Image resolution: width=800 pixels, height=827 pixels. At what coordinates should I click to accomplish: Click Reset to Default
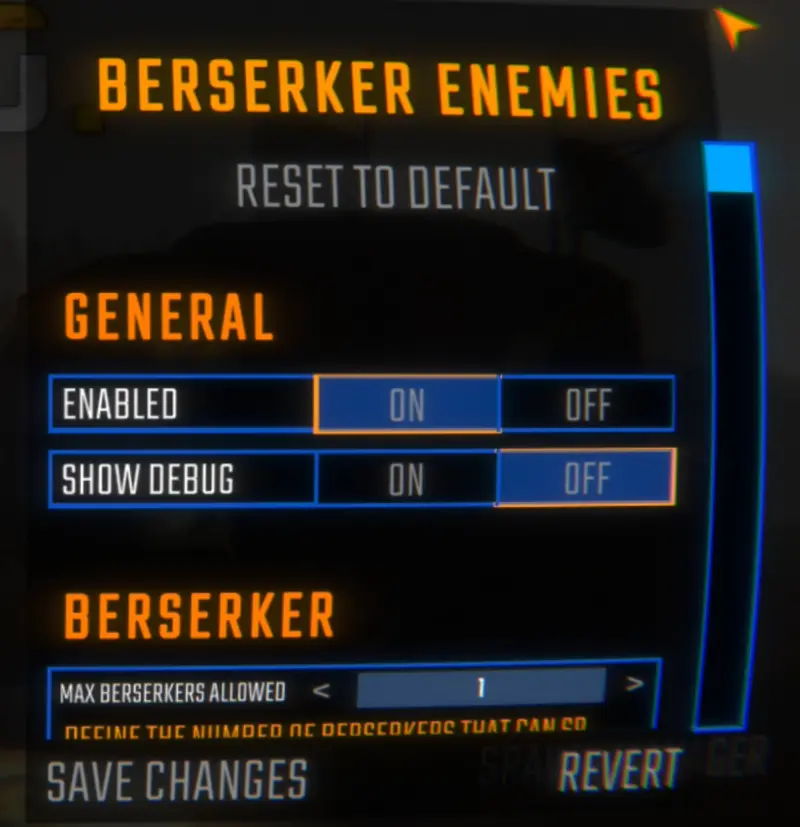pyautogui.click(x=395, y=187)
